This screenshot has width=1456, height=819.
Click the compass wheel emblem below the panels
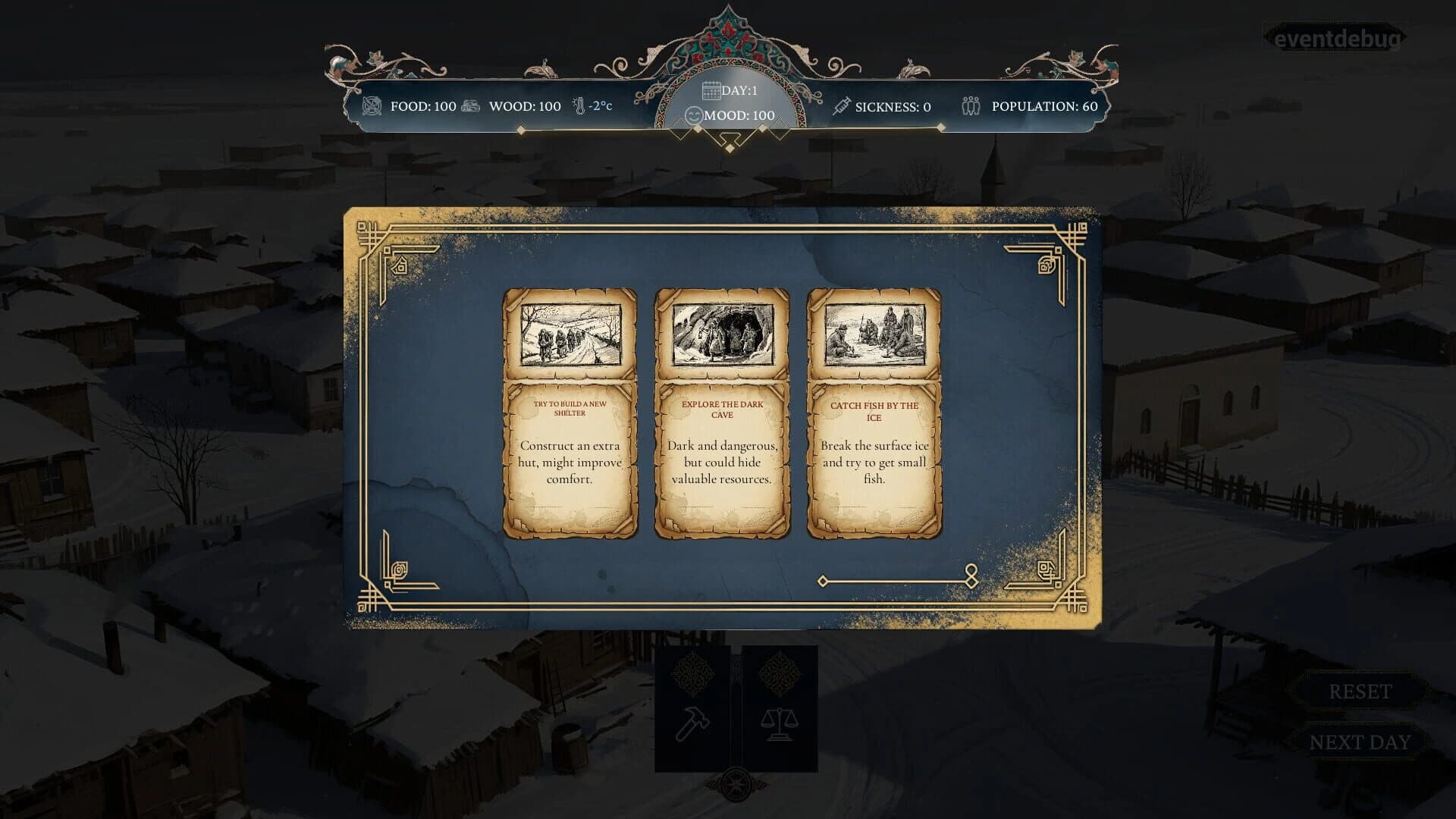(x=734, y=786)
